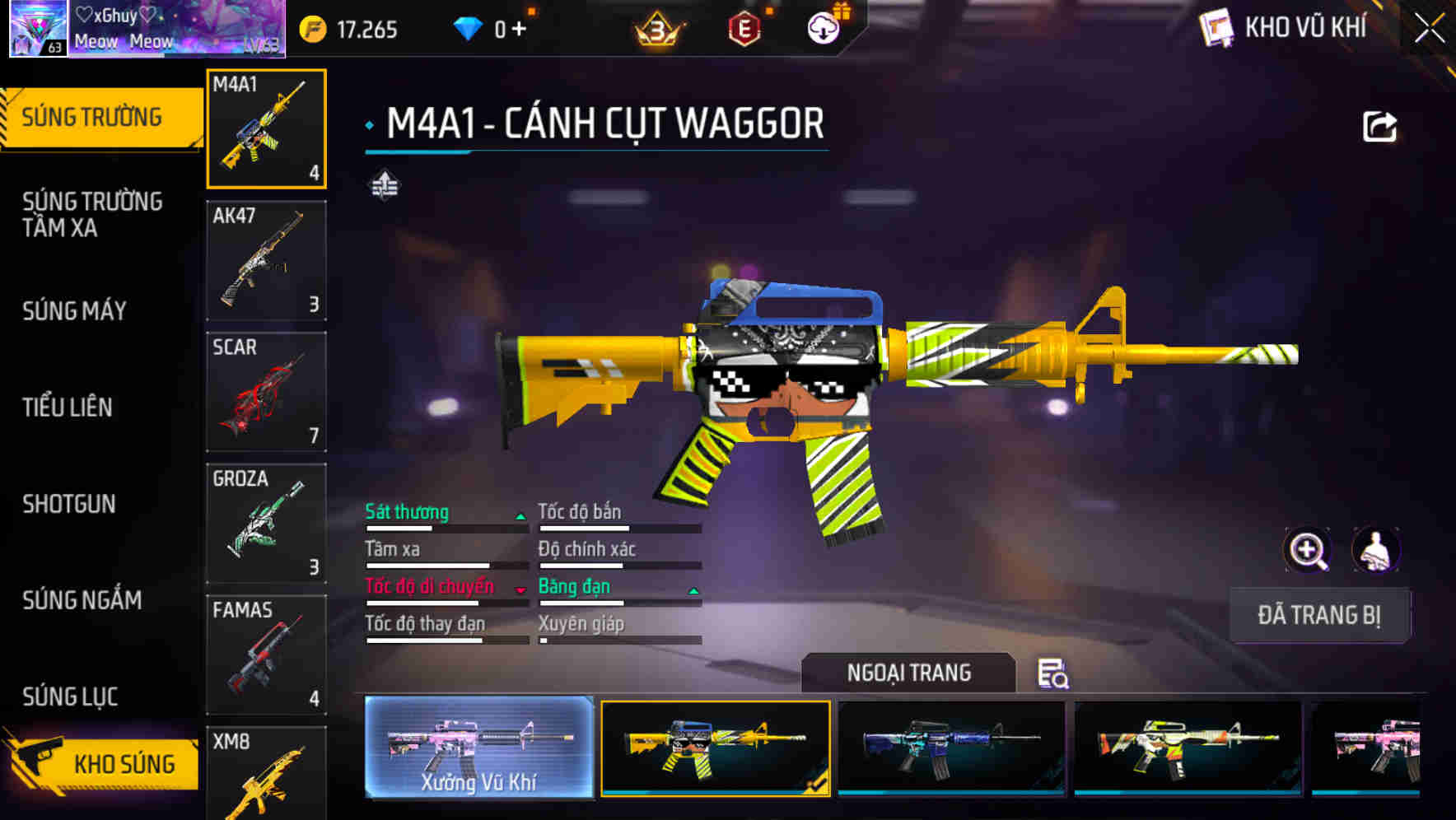1456x820 pixels.
Task: Share the M4A1 skin
Action: (1379, 128)
